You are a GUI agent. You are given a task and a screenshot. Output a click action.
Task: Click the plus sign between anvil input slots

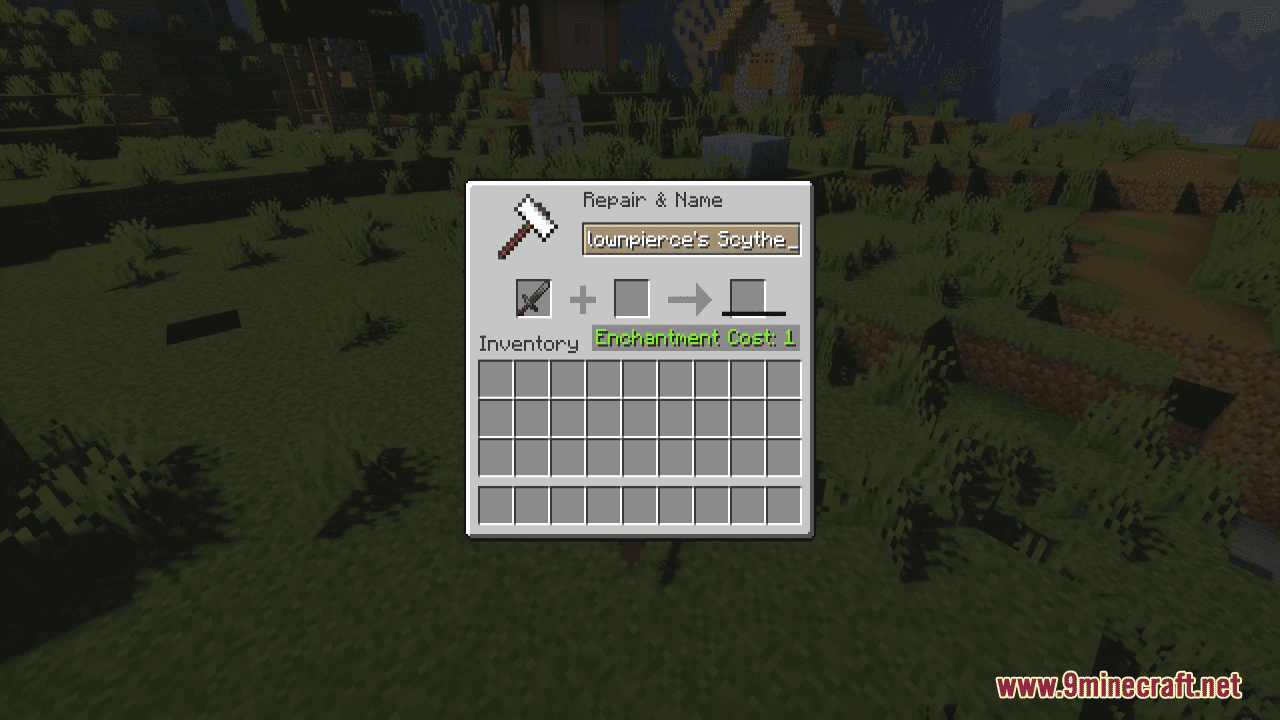[x=582, y=297]
